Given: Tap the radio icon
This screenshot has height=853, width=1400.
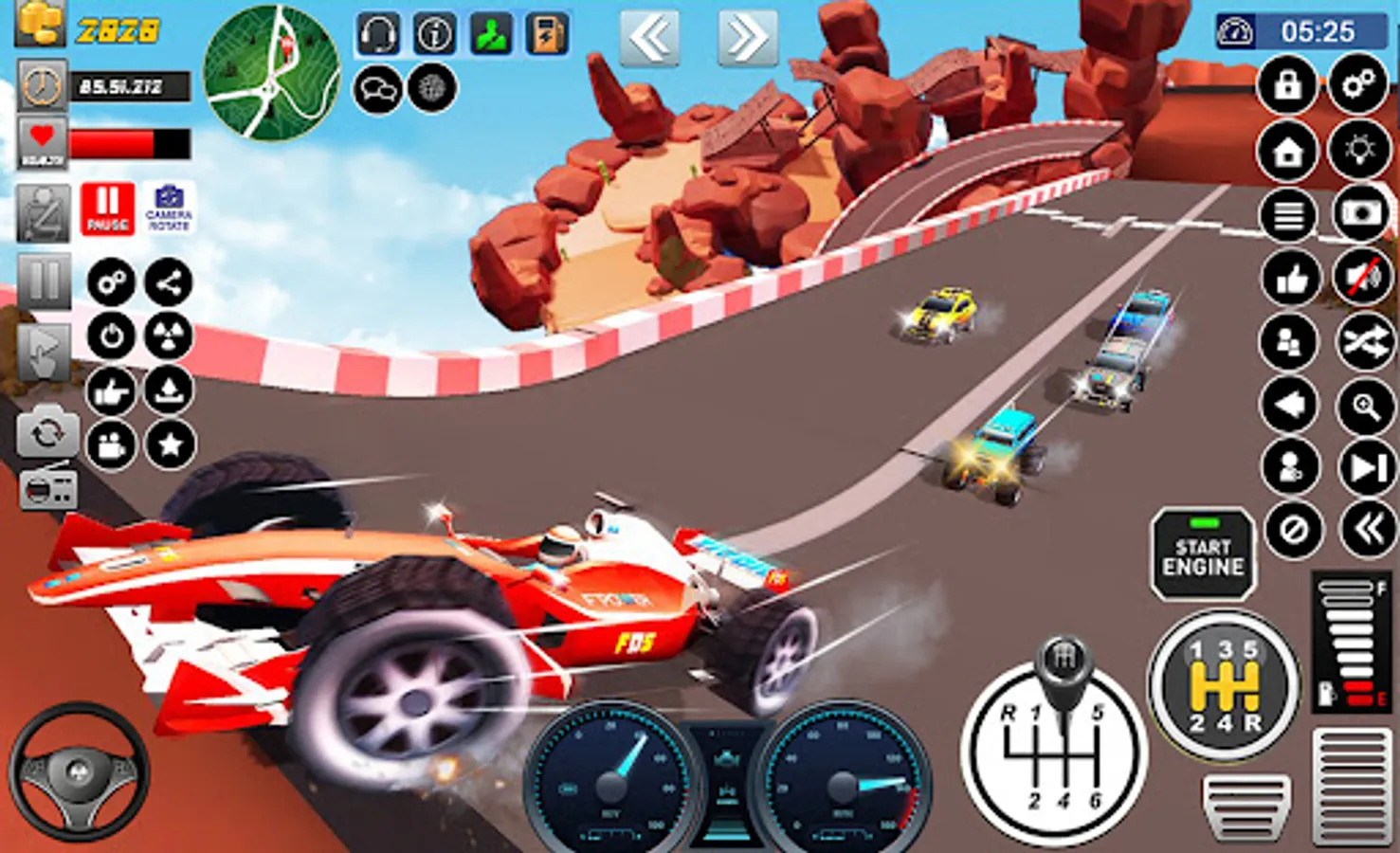Looking at the screenshot, I should click(47, 490).
